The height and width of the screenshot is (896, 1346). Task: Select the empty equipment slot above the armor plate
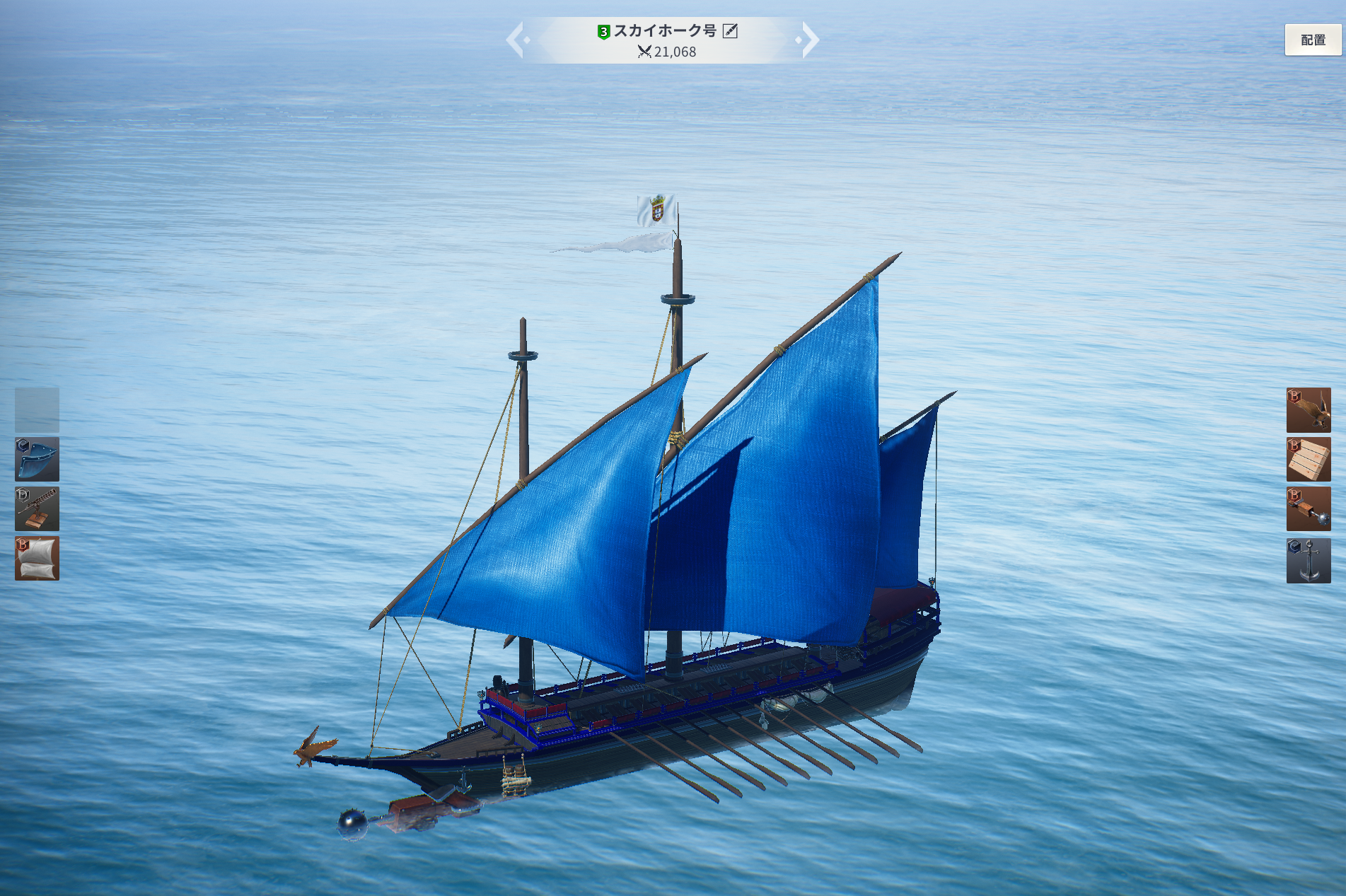pyautogui.click(x=37, y=410)
